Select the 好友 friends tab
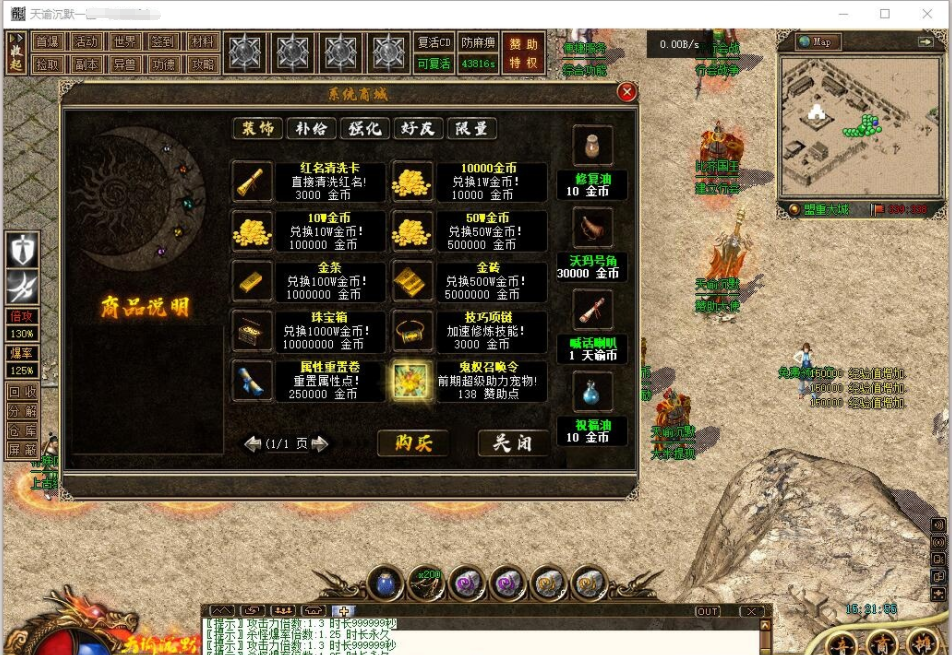Screen dimensions: 952x655 tap(418, 129)
